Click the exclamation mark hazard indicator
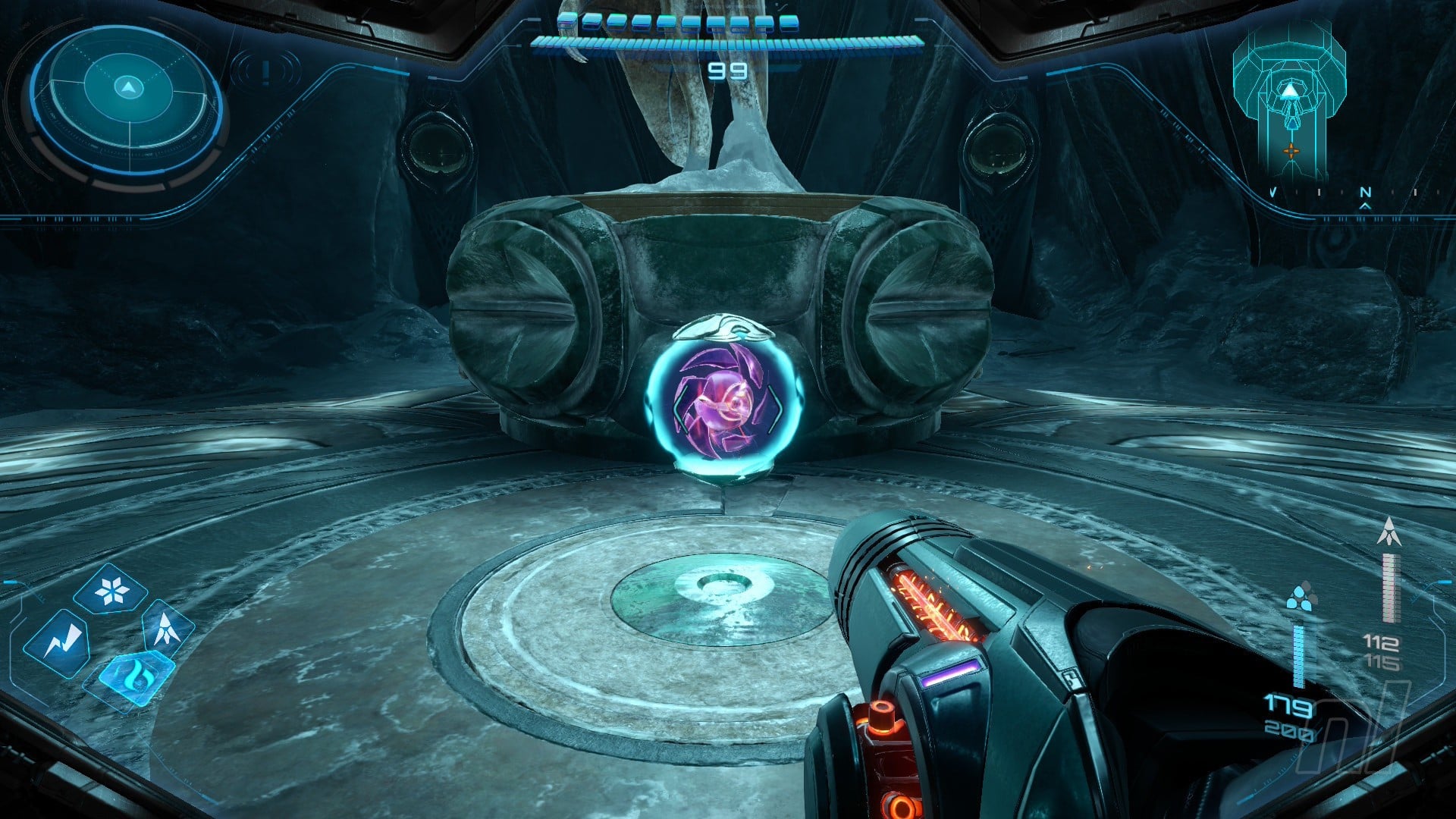1456x819 pixels. tap(265, 73)
